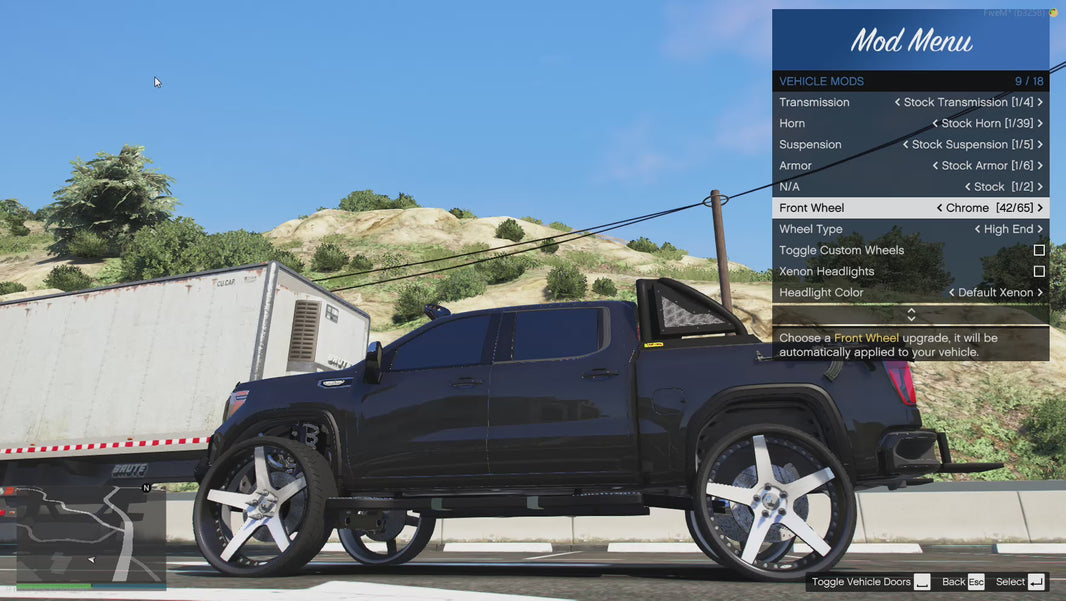Select the Headlight Color row

click(x=910, y=293)
